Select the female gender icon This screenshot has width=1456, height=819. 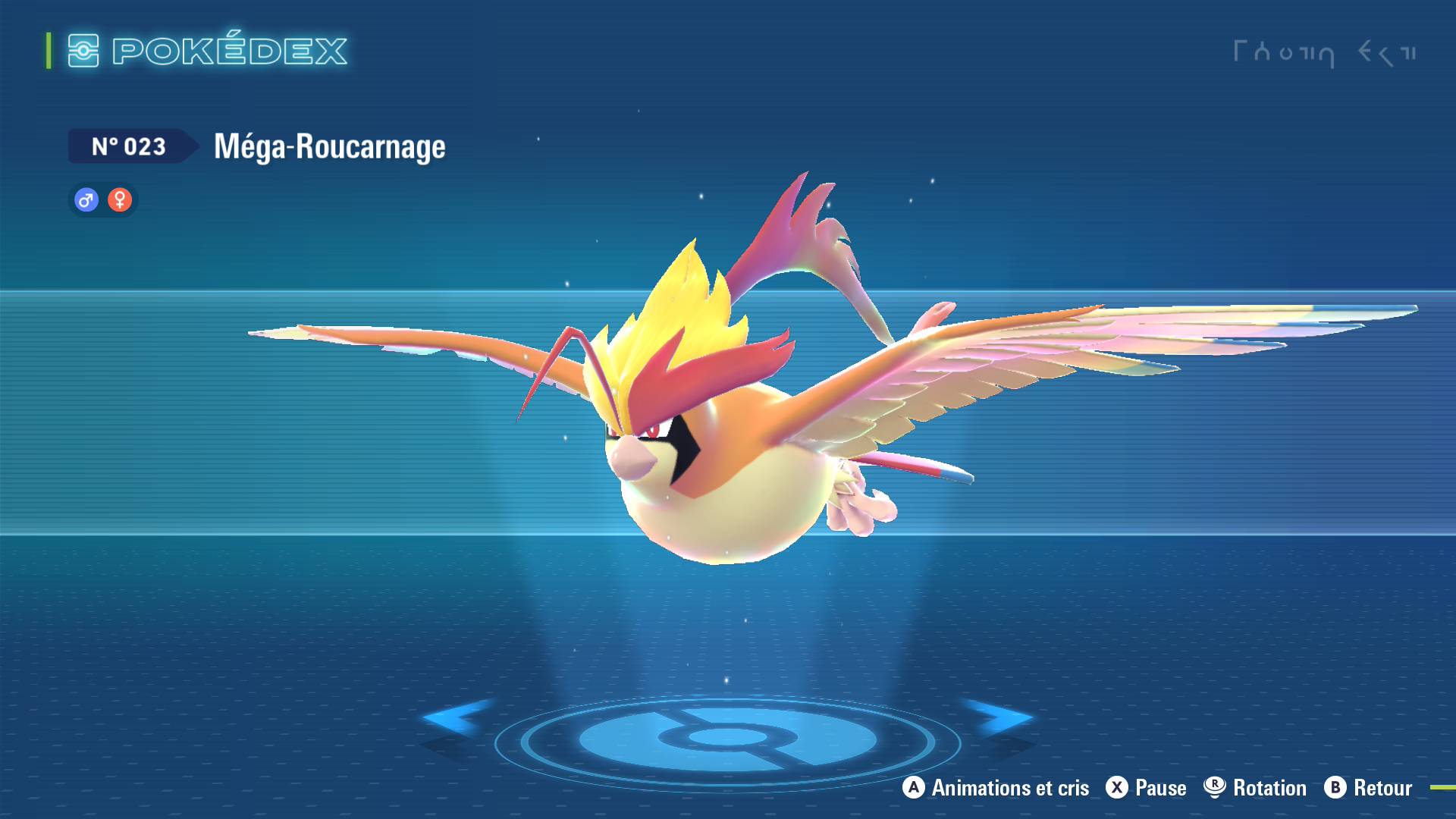coord(120,200)
